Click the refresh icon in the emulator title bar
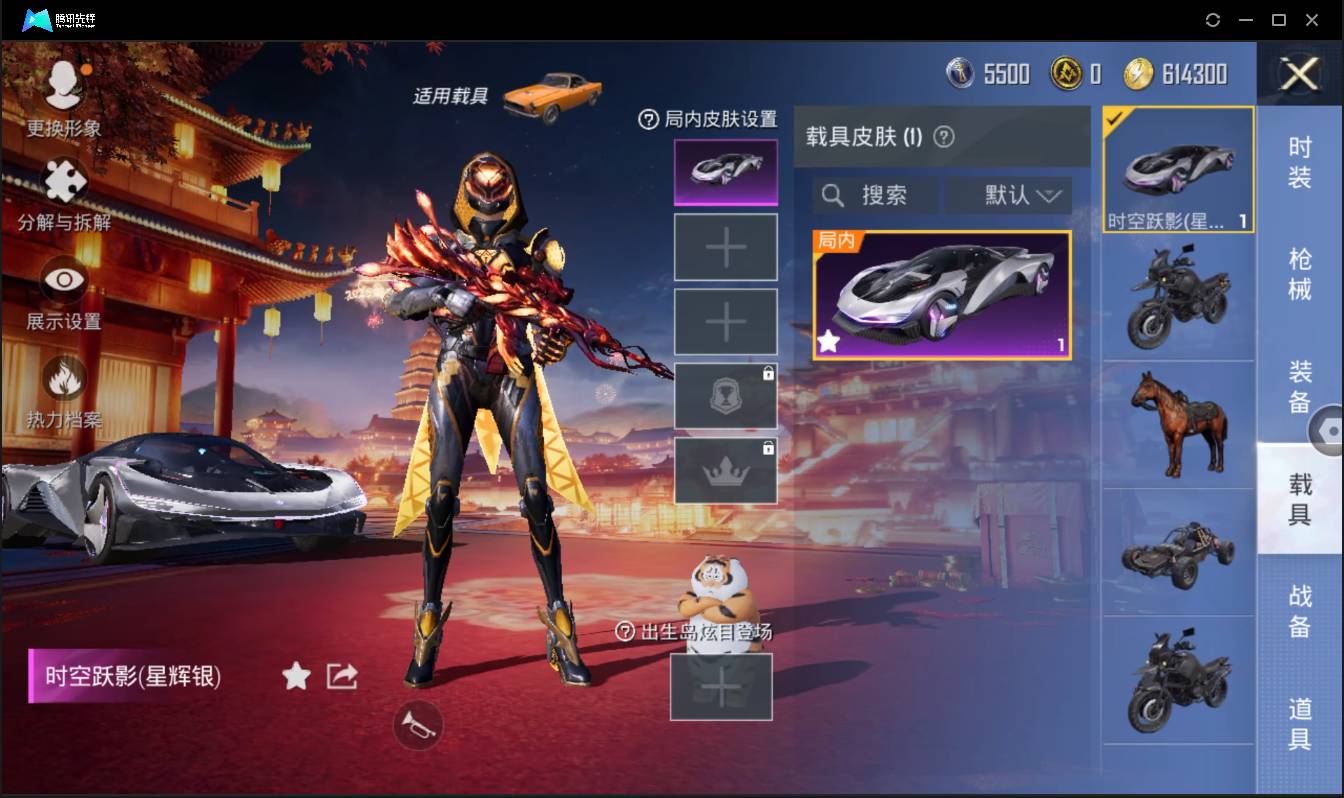This screenshot has height=798, width=1344. tap(1213, 19)
